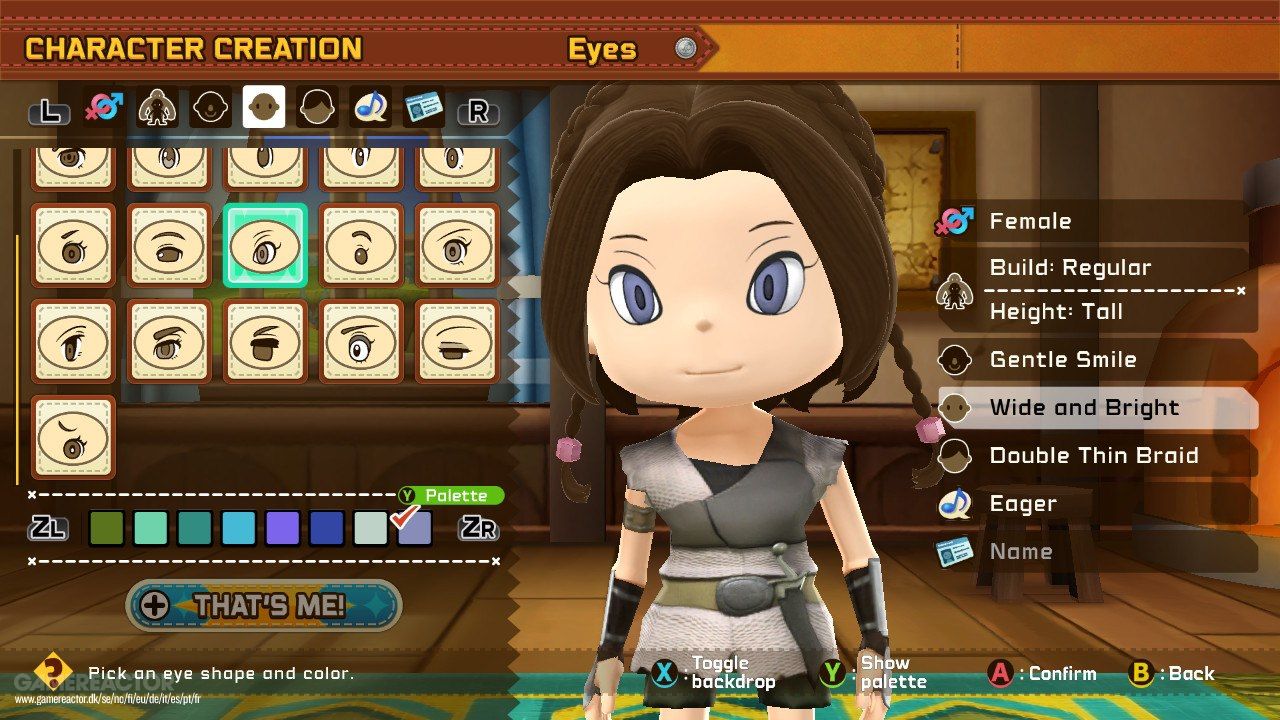Open the voice tab with music note
Screen dimensions: 1280x720
[370, 108]
